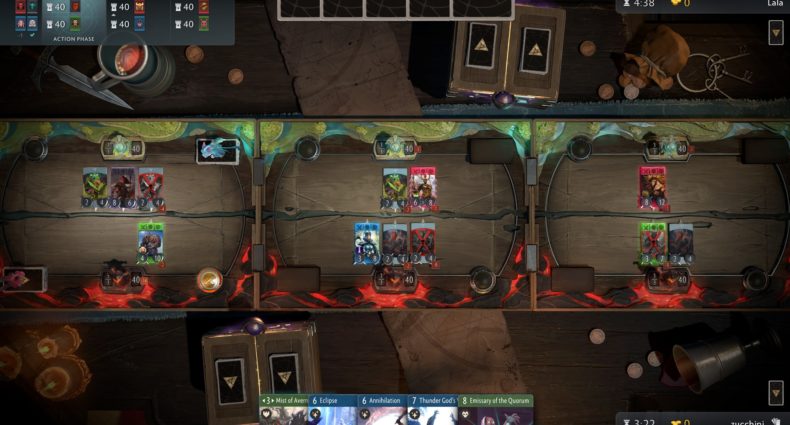
Task: Select the green-framed hero in the left lane's lower row
Action: [151, 243]
